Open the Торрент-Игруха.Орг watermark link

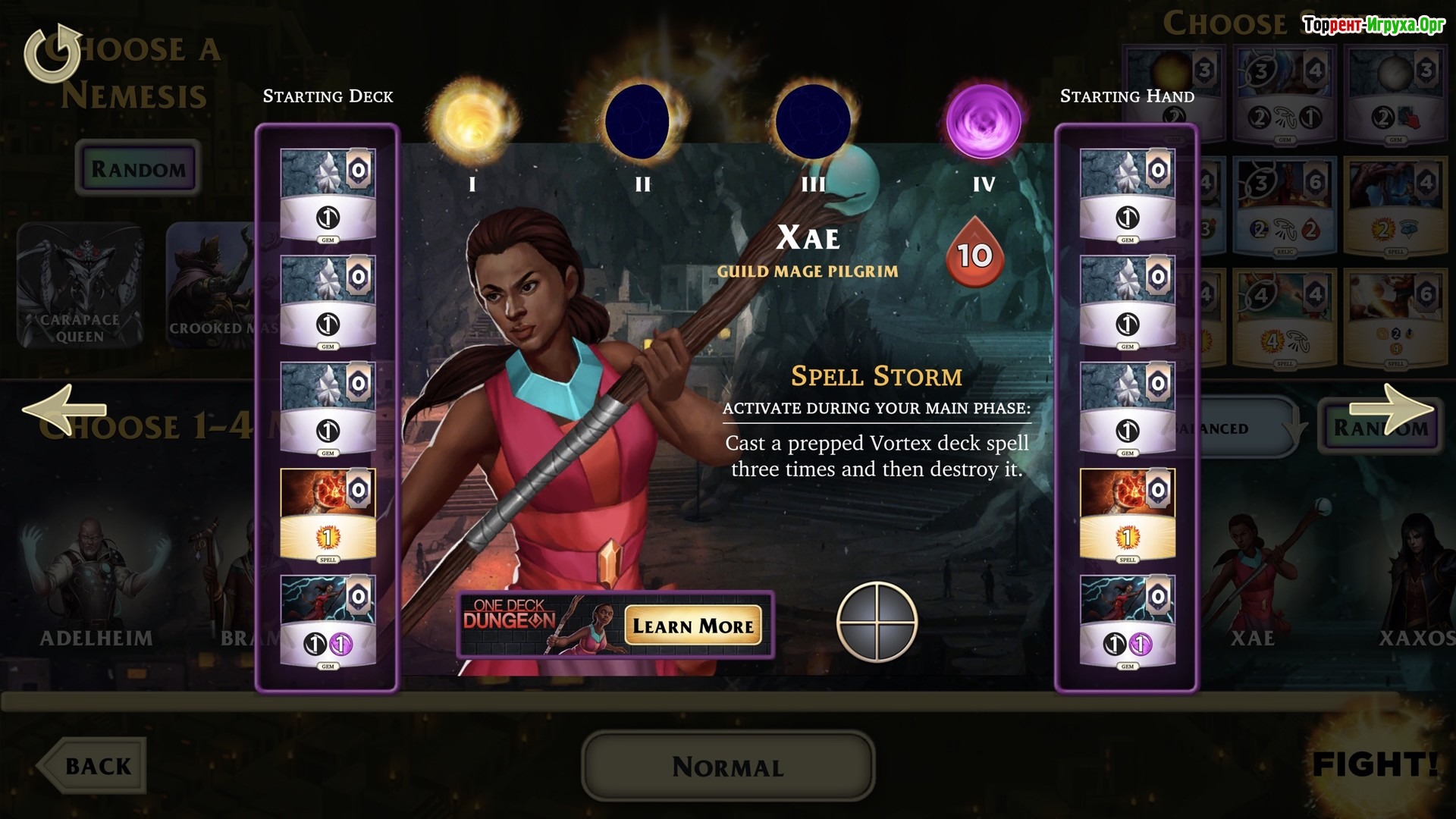1373,25
